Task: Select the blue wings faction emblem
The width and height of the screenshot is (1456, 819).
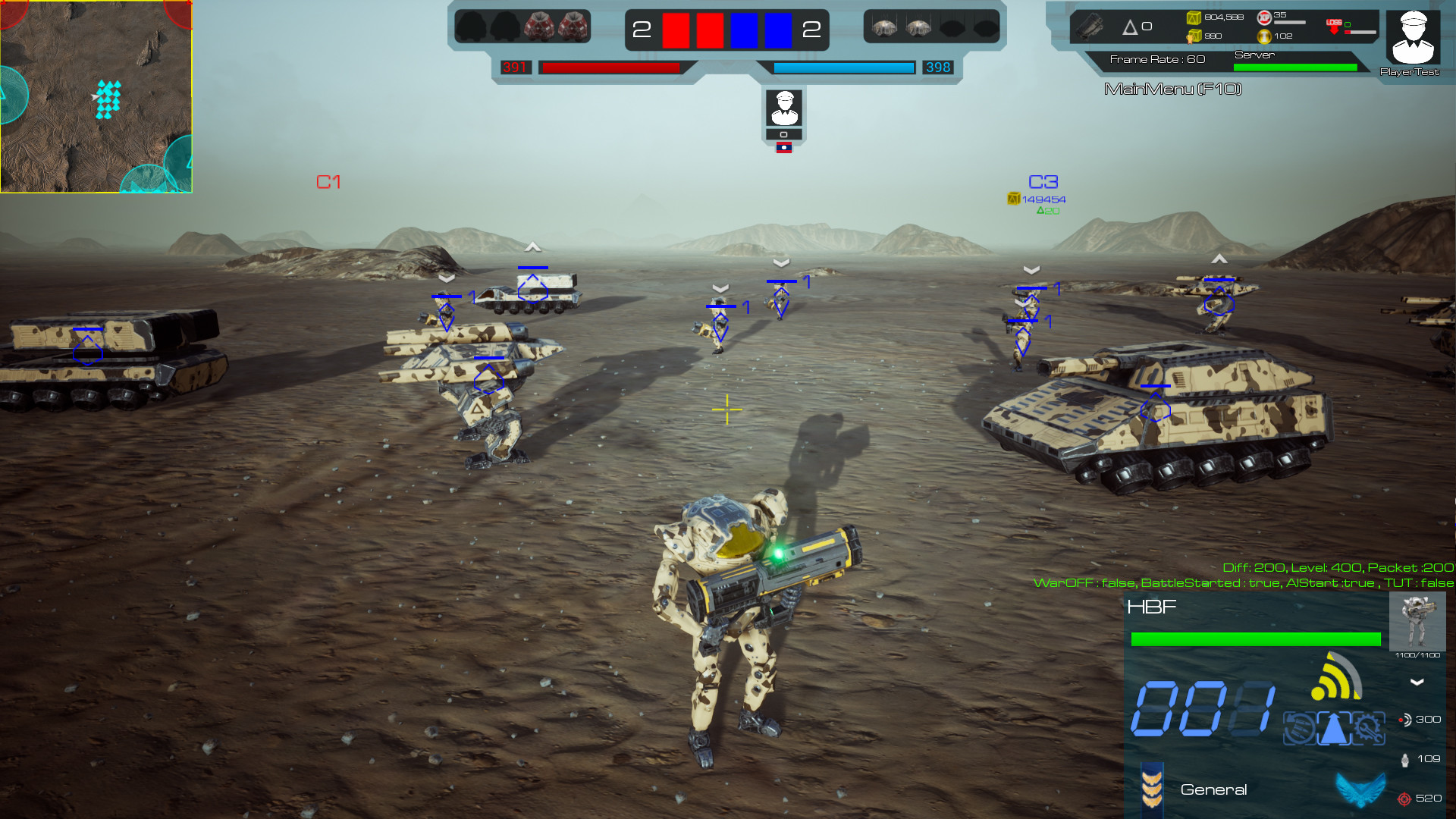Action: coord(1360,790)
